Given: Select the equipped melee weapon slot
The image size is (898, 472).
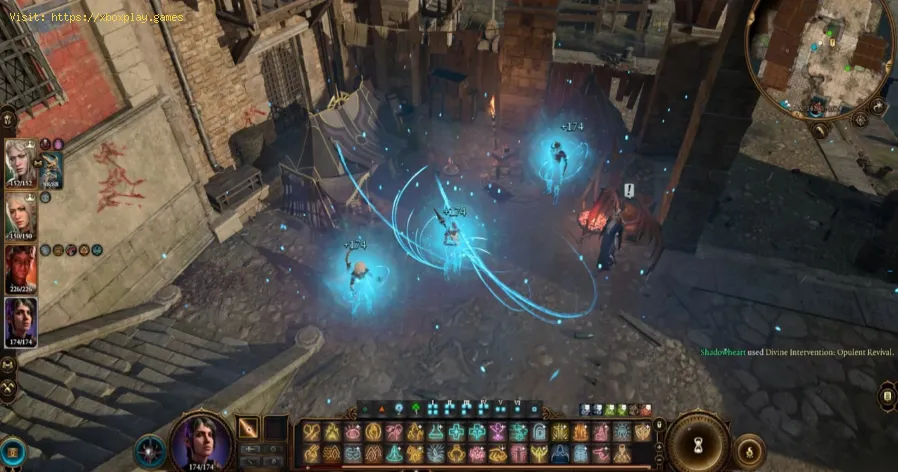Looking at the screenshot, I should 247,428.
